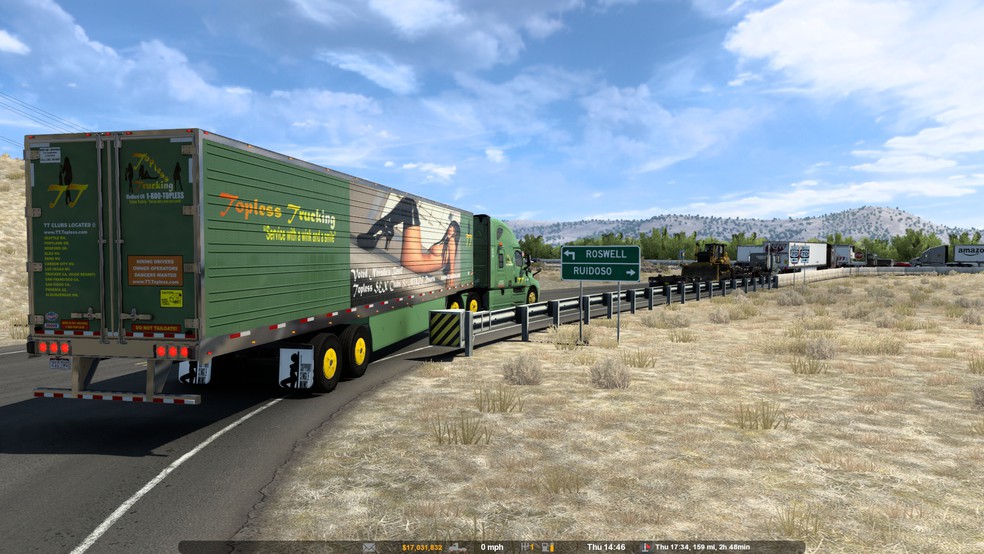Select the fuel pump gauge icon
984x554 pixels.
[550, 547]
